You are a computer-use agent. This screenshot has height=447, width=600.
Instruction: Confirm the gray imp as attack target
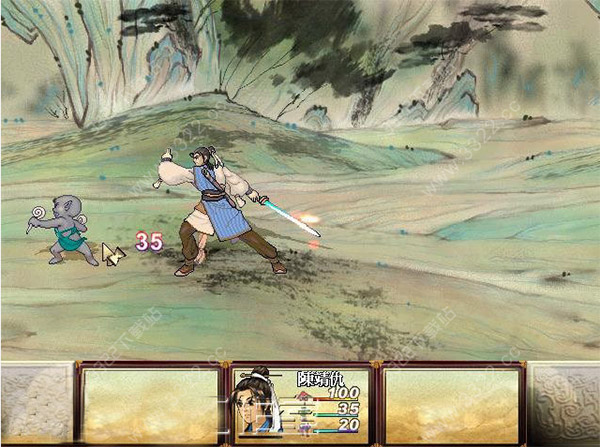(68, 228)
